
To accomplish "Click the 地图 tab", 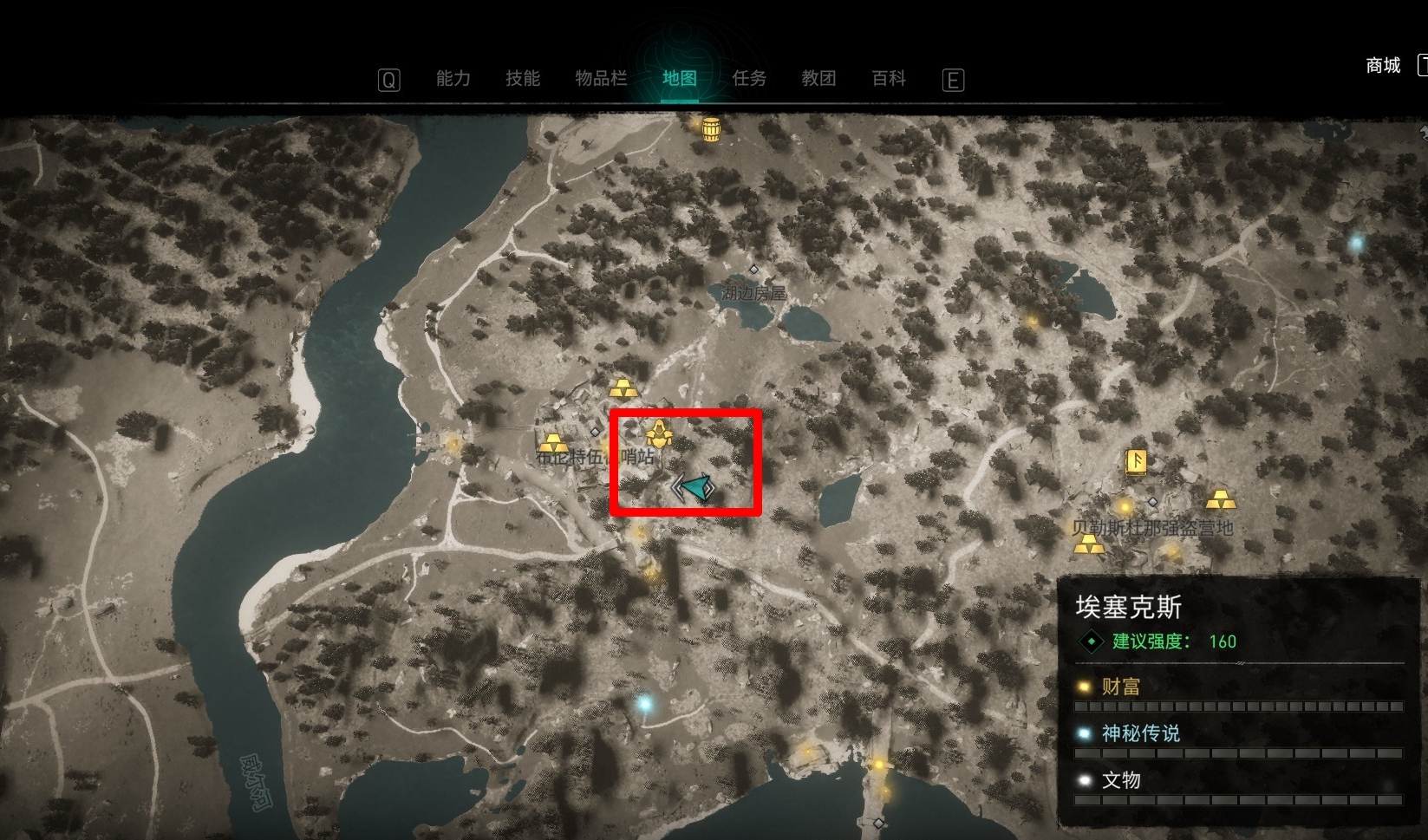I will pos(680,79).
